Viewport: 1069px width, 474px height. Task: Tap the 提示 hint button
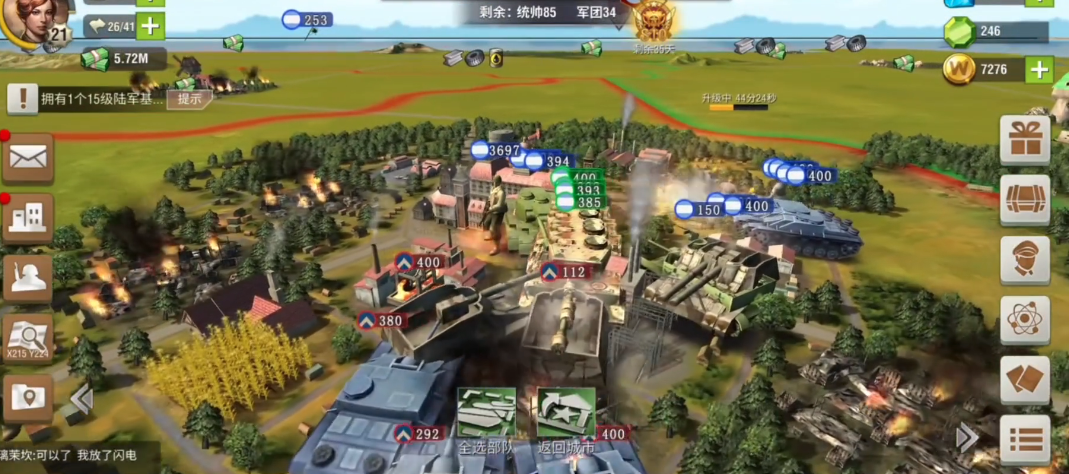(189, 98)
